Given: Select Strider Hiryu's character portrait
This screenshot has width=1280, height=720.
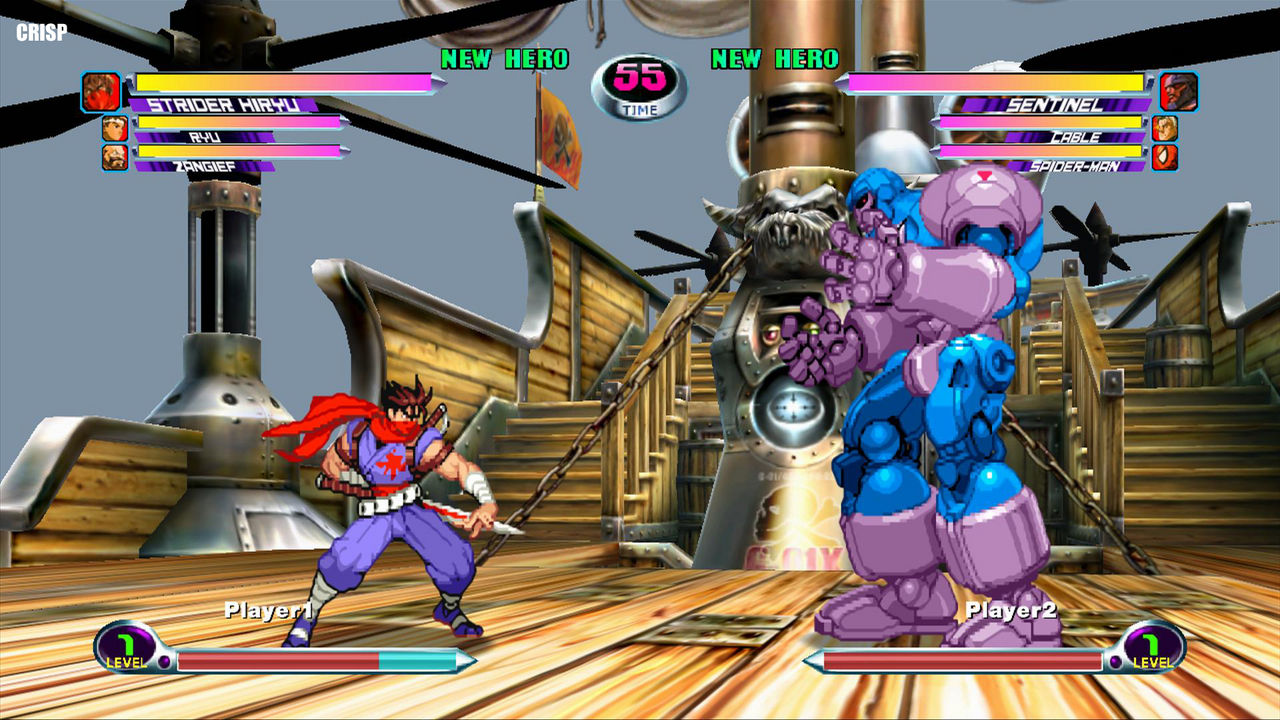Looking at the screenshot, I should pos(101,91).
